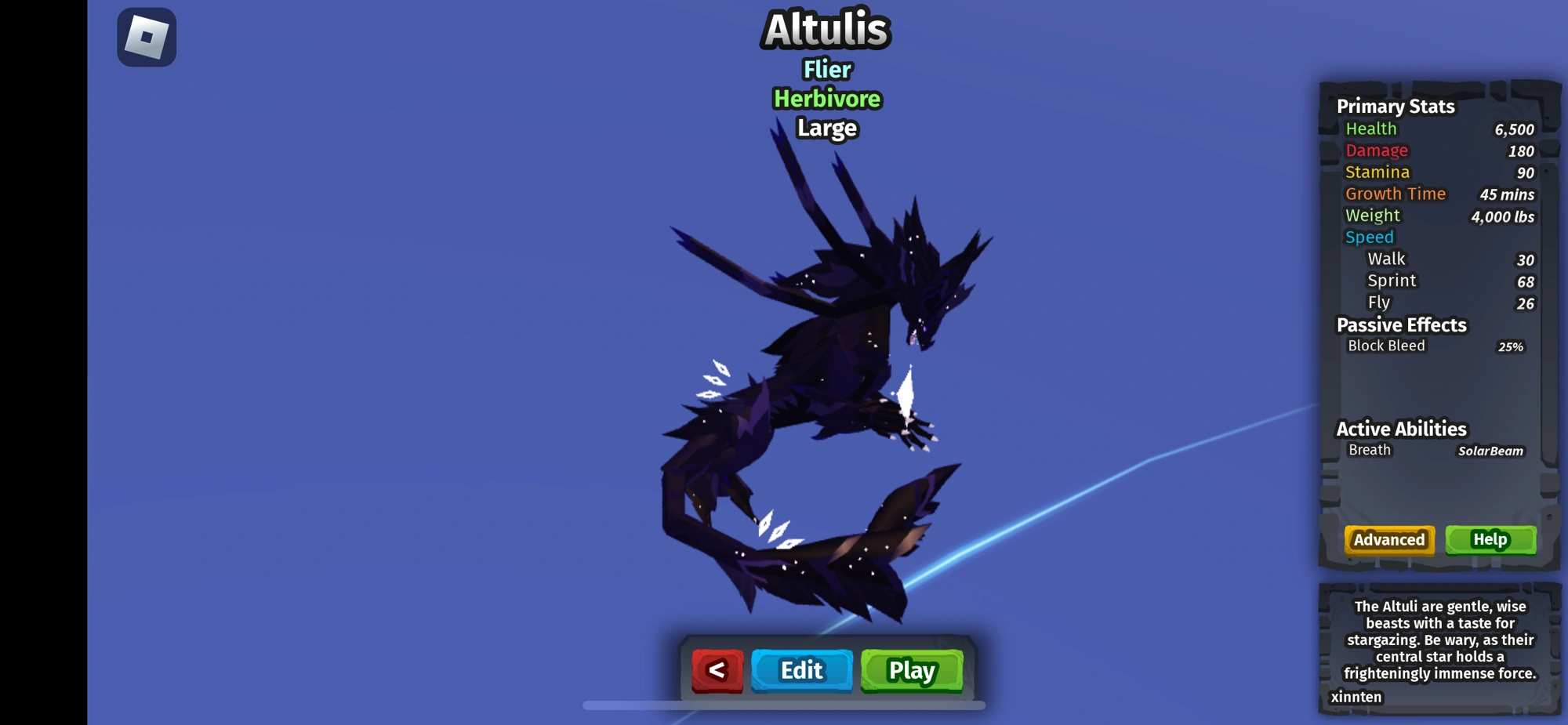Click the Altulis name title

[x=825, y=31]
